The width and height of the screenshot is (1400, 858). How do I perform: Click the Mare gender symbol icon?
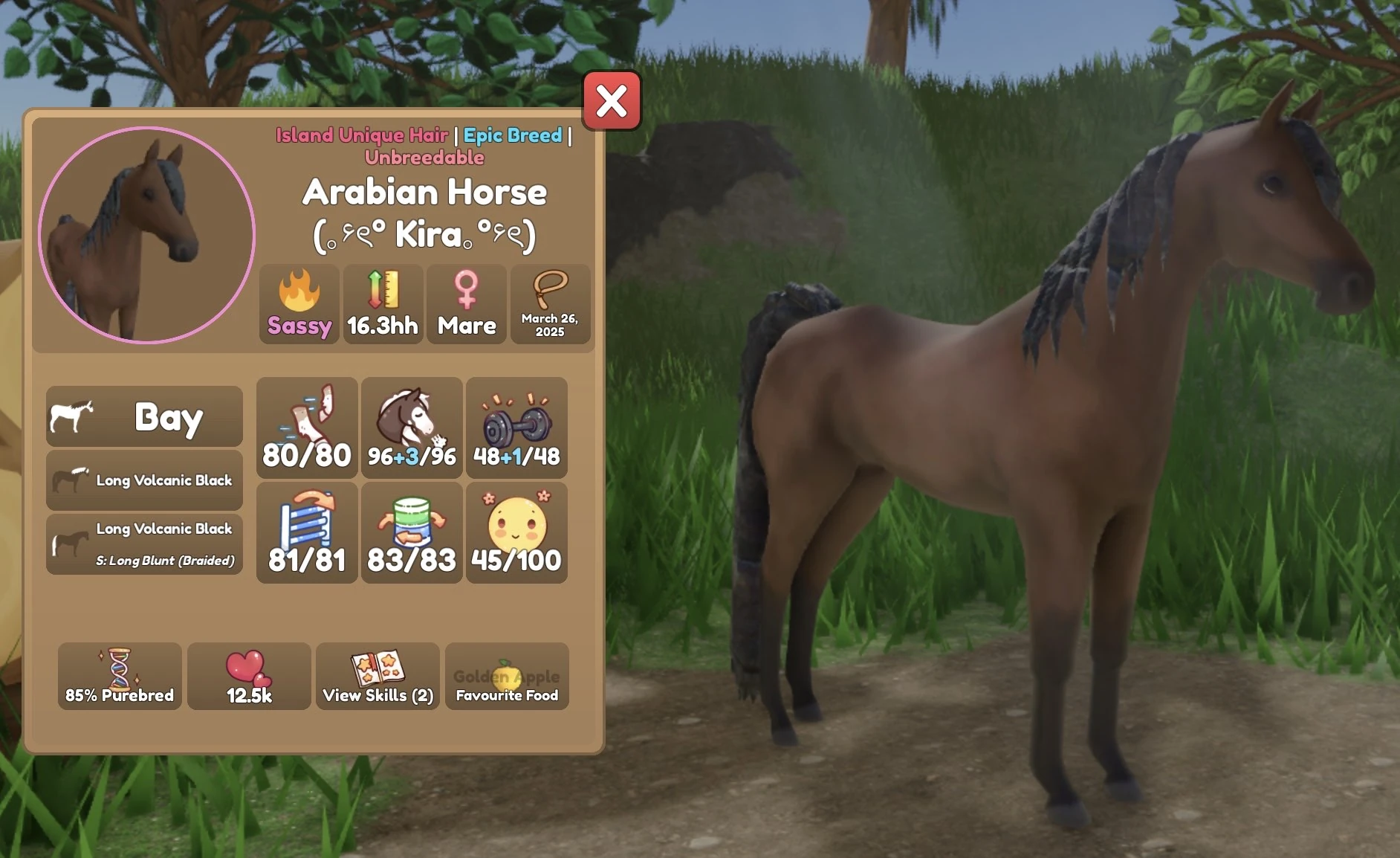click(467, 305)
